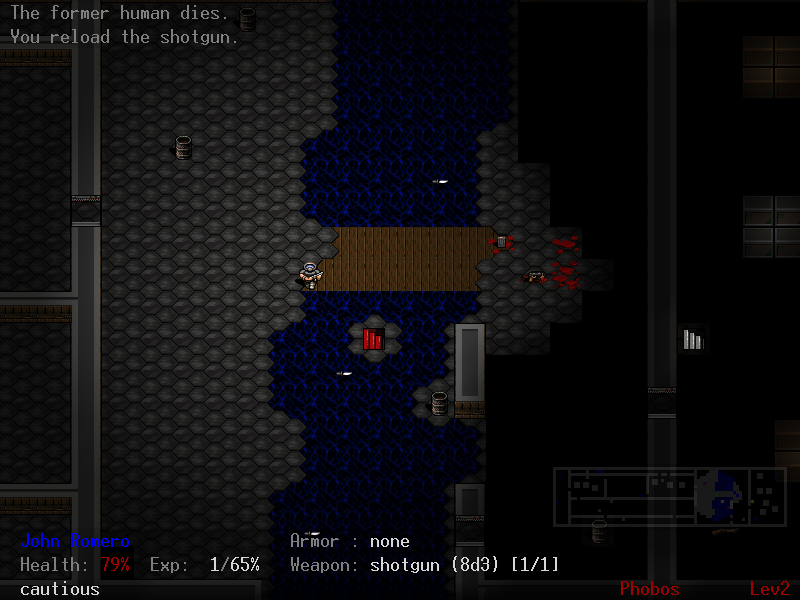Click the level minimap overlay

point(670,496)
